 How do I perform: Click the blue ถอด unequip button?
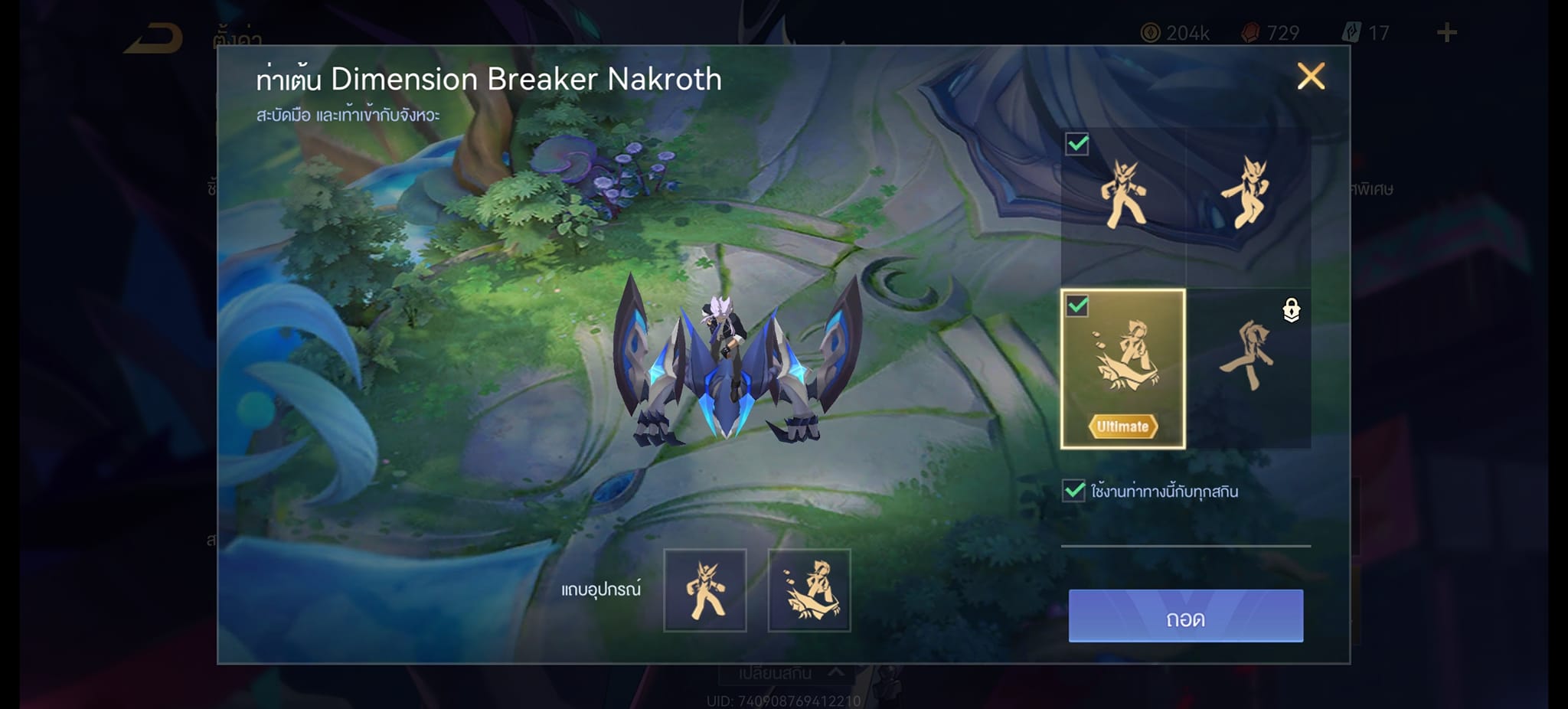1185,616
